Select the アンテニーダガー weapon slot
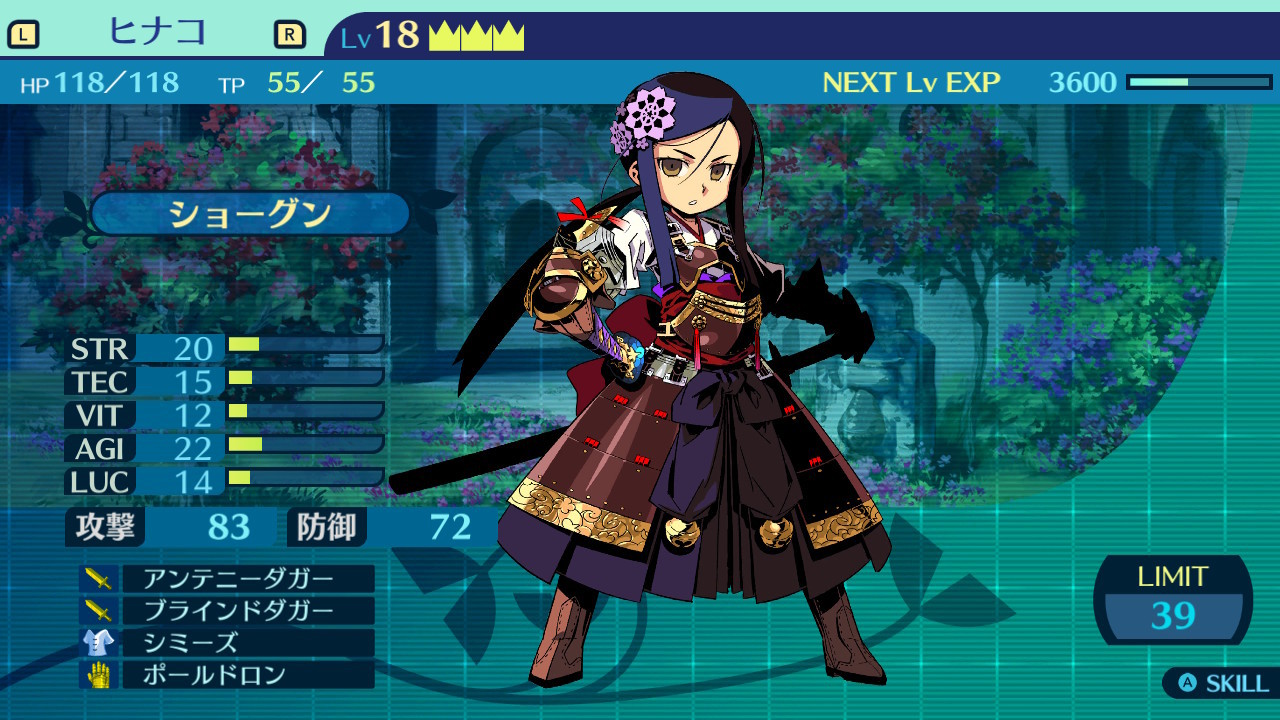 click(238, 579)
